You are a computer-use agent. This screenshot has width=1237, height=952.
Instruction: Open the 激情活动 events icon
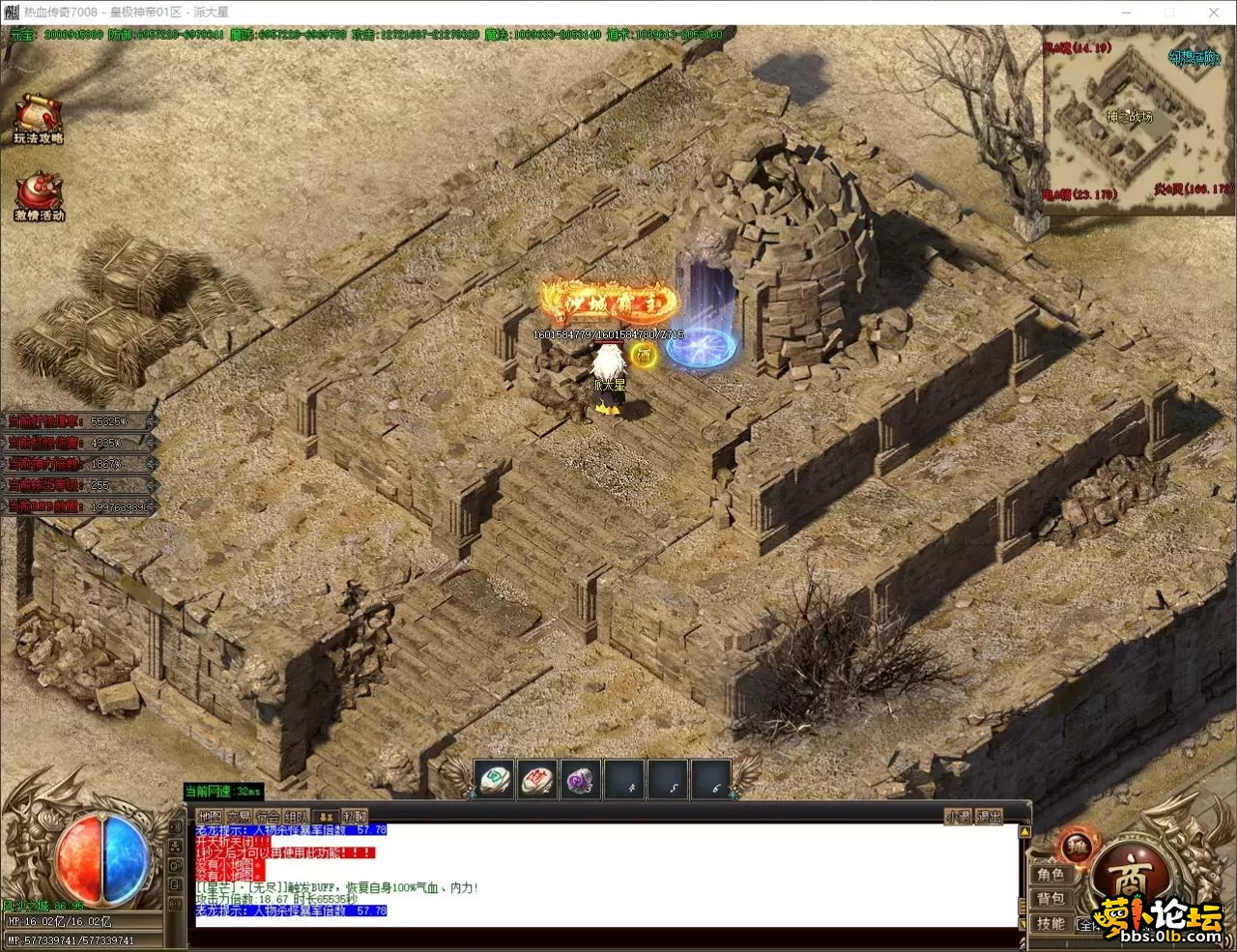(x=39, y=196)
